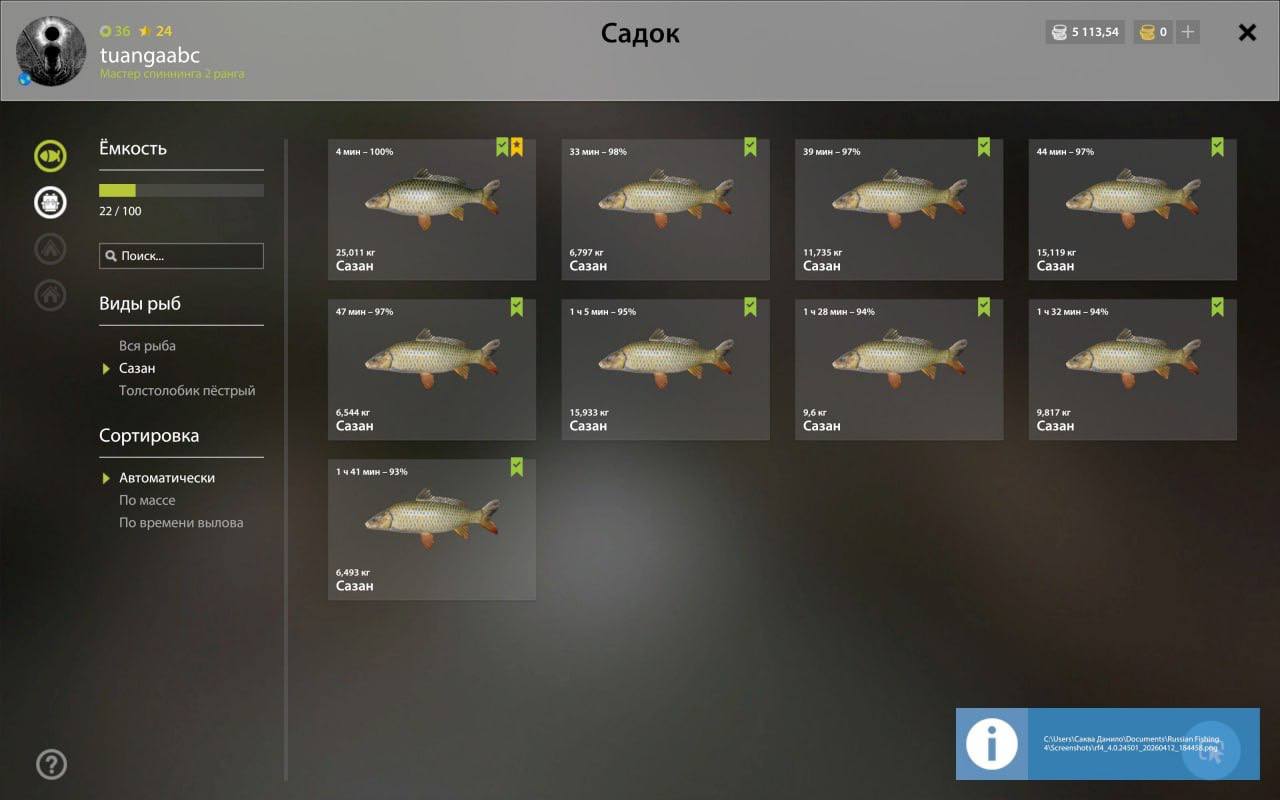1280x800 pixels.
Task: Close the Садок window
Action: click(x=1247, y=33)
